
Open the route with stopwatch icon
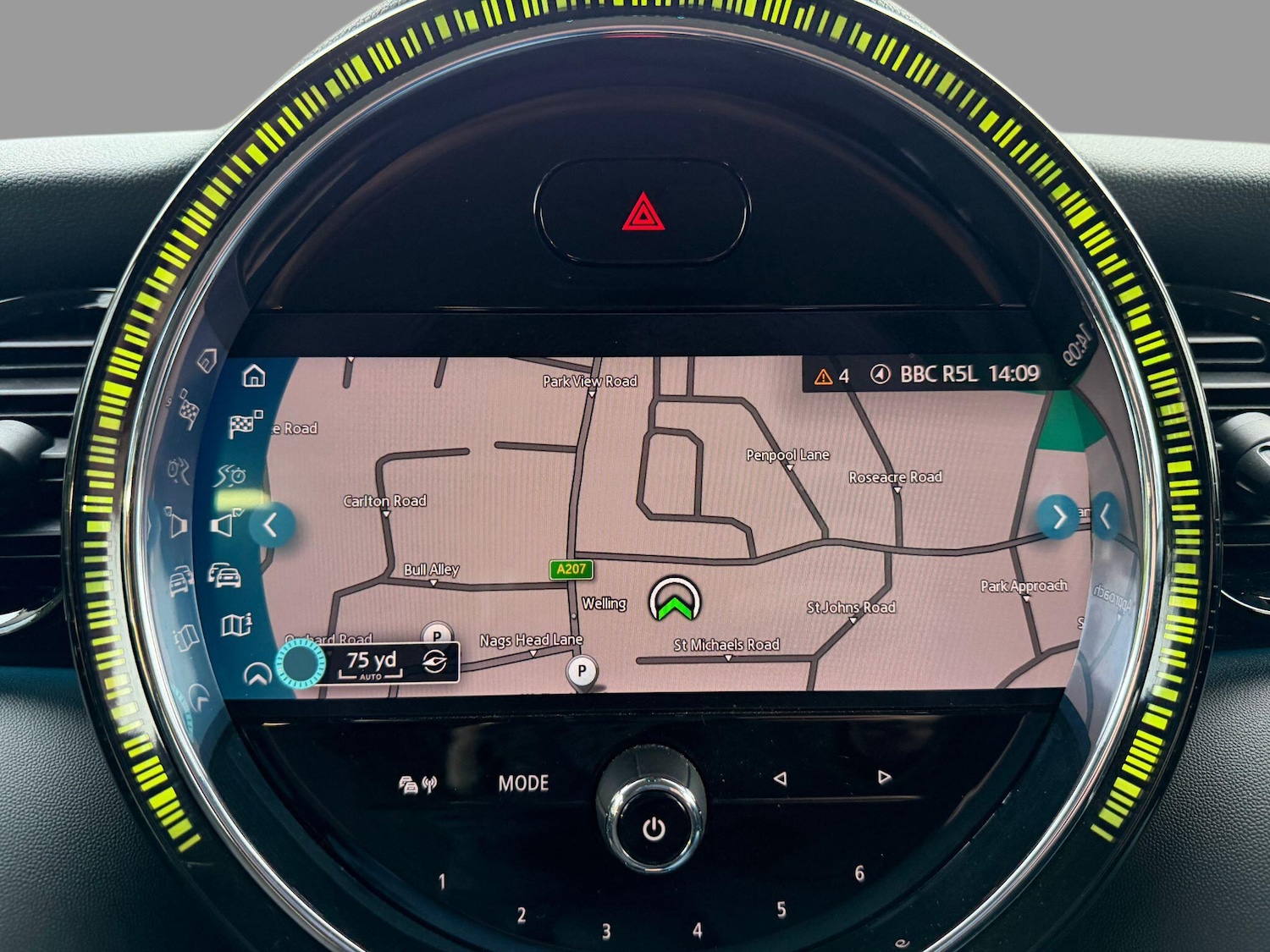(x=229, y=476)
